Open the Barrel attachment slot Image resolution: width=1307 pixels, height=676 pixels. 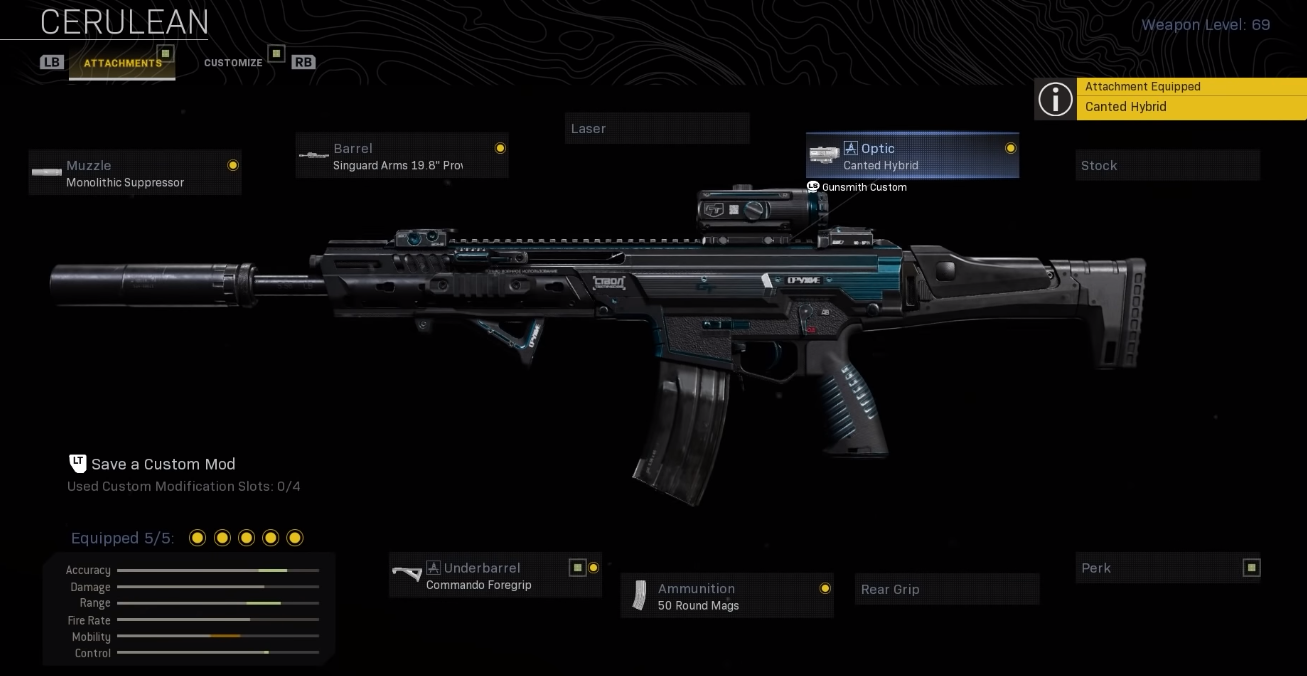tap(402, 156)
